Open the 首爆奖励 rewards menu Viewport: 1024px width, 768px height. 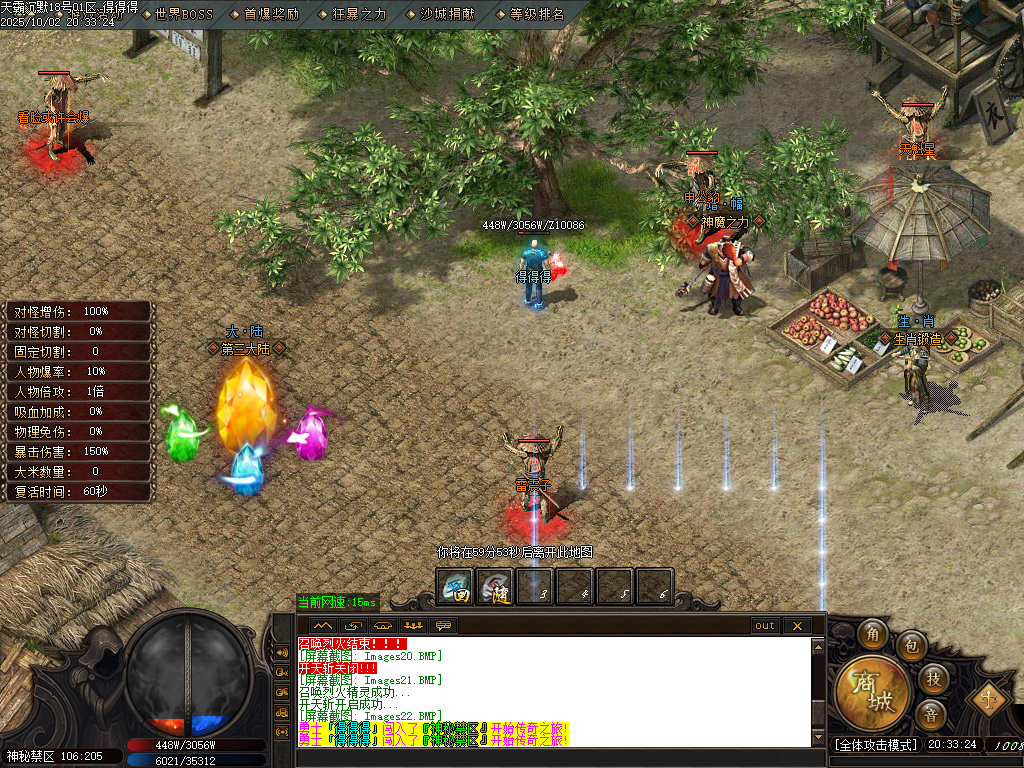(x=270, y=14)
